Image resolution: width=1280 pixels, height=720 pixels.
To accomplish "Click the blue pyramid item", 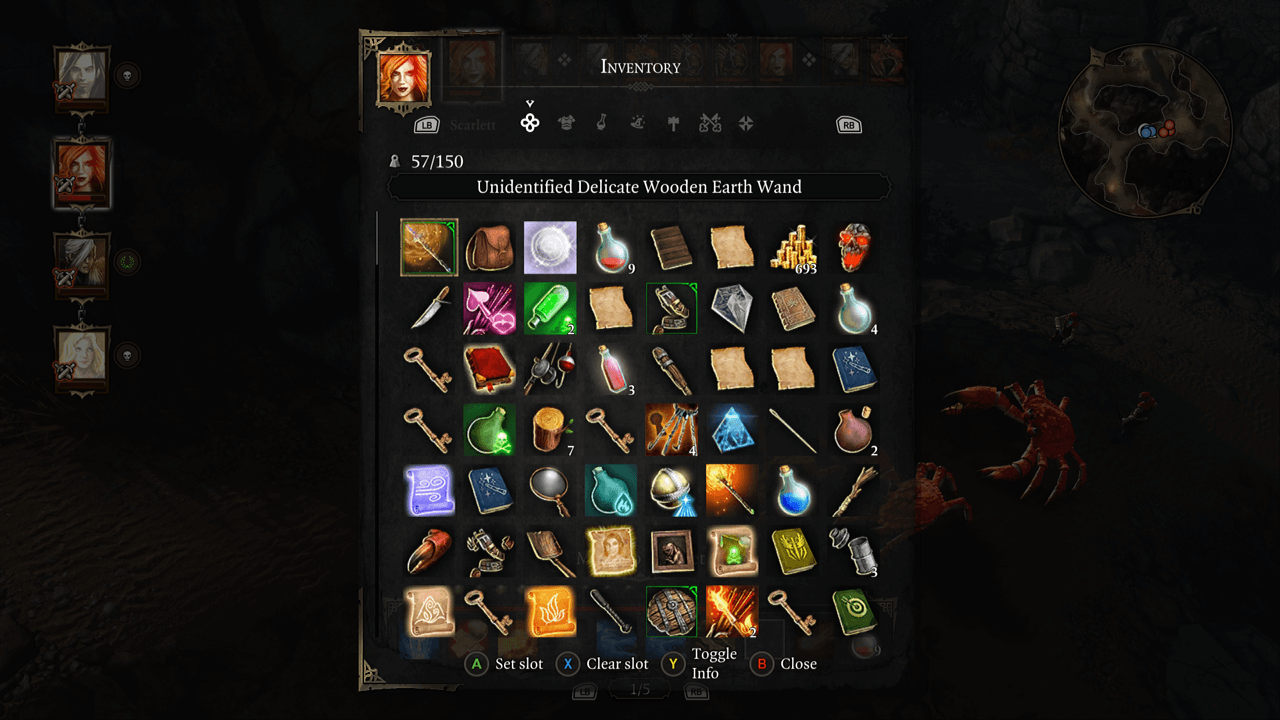I will coord(732,430).
